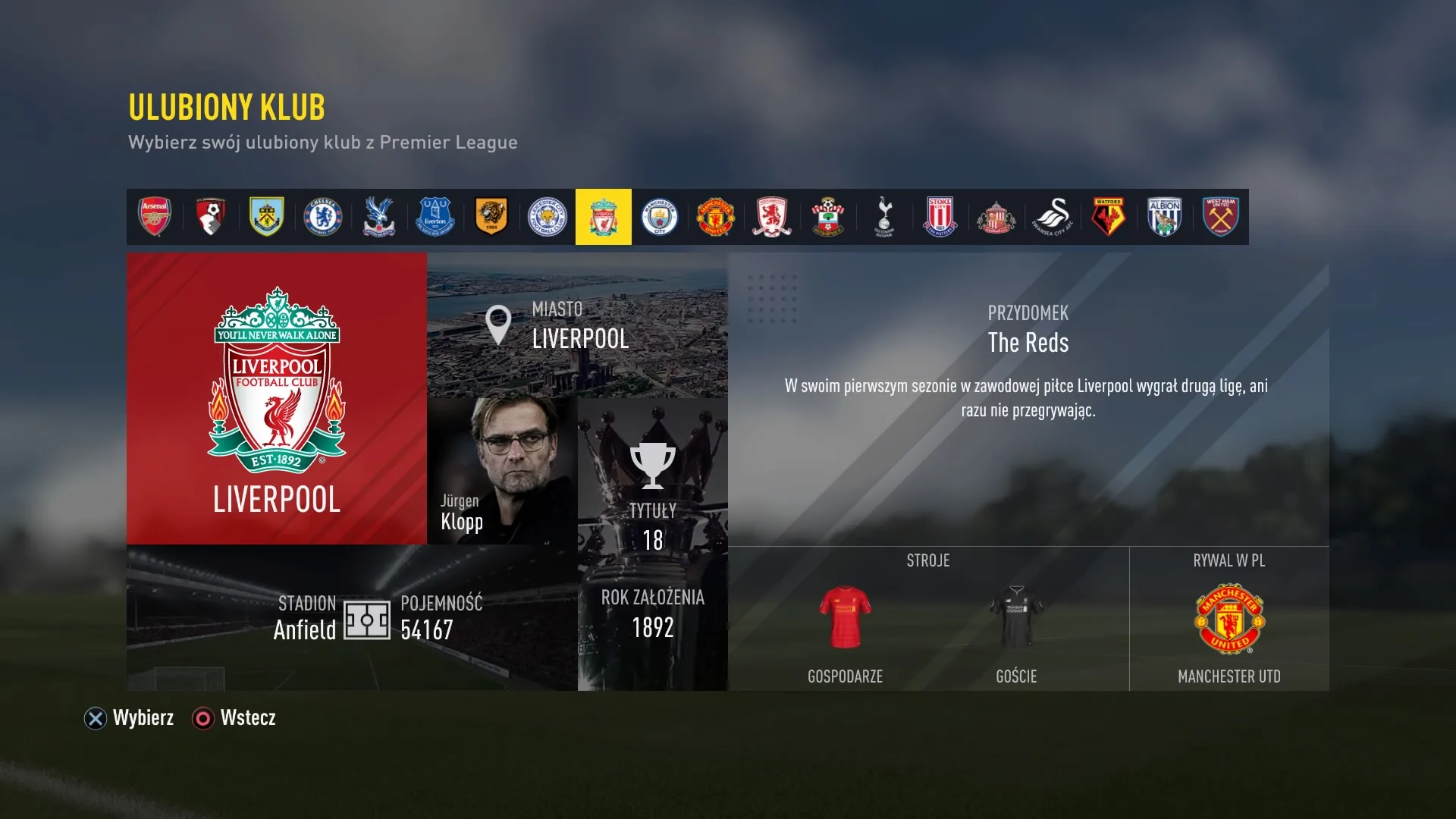Choose the Leicester City badge
The image size is (1456, 819).
pyautogui.click(x=548, y=217)
